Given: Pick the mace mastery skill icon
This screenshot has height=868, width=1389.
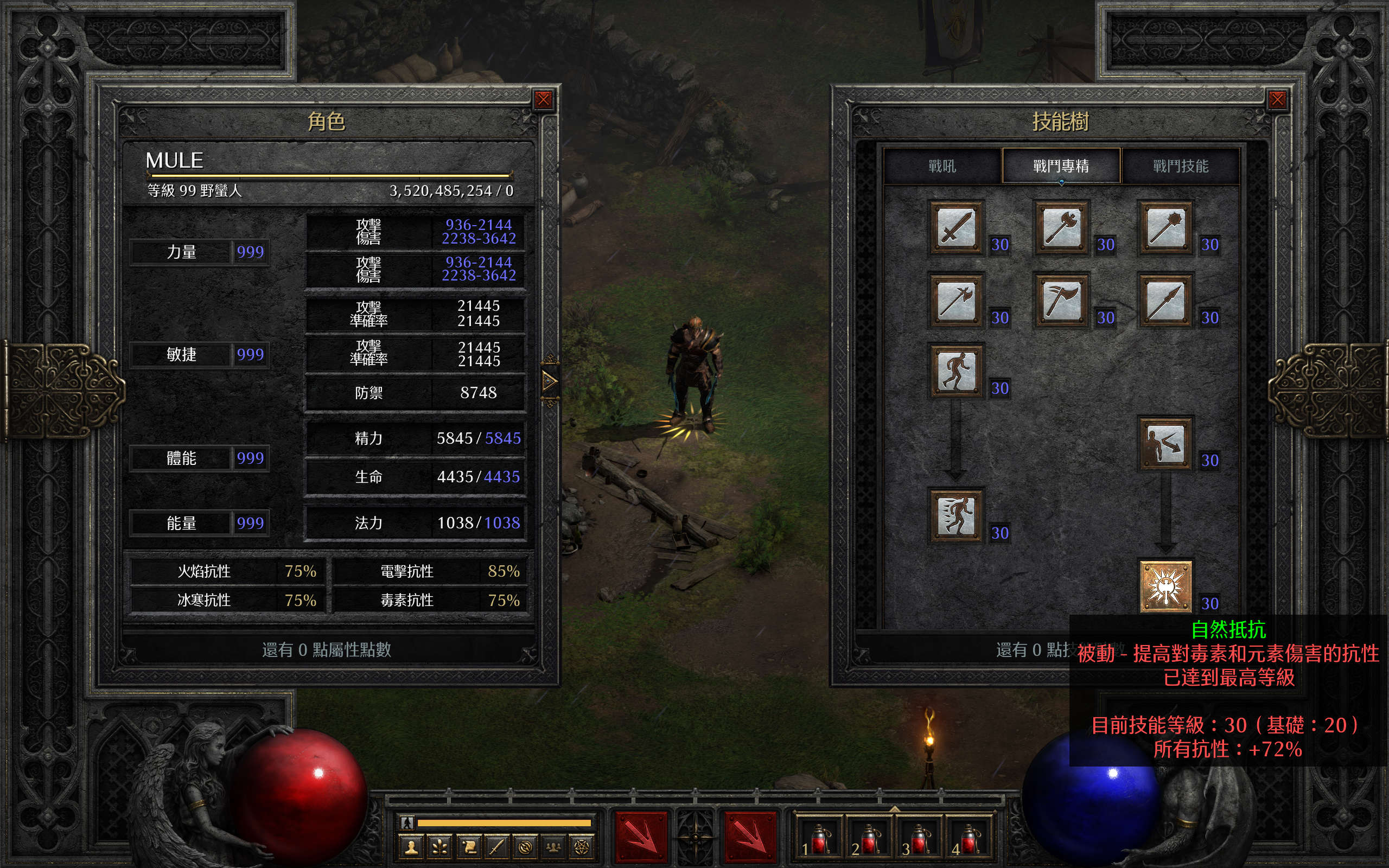Looking at the screenshot, I should pyautogui.click(x=1165, y=227).
